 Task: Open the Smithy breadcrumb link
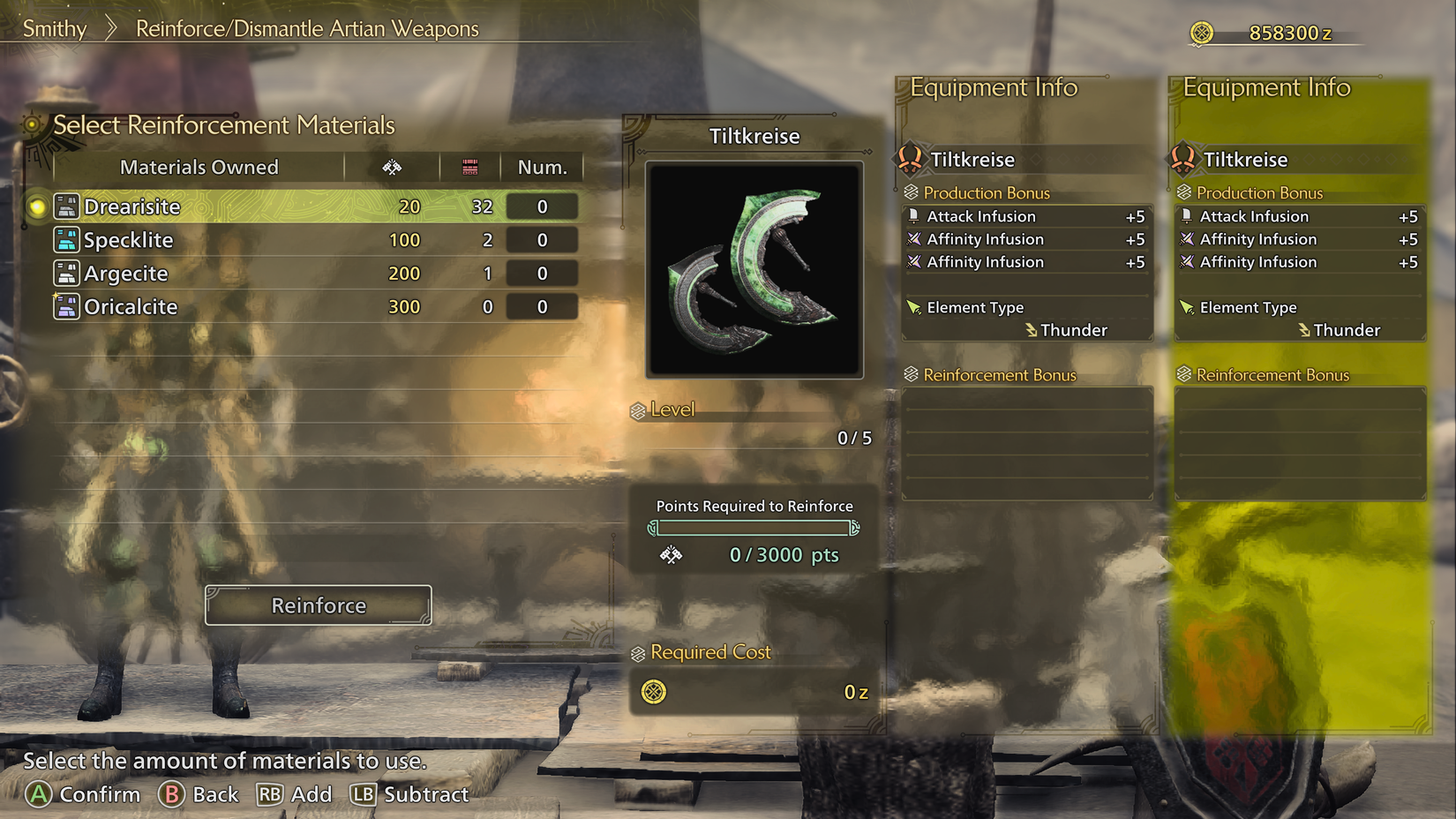[x=55, y=28]
